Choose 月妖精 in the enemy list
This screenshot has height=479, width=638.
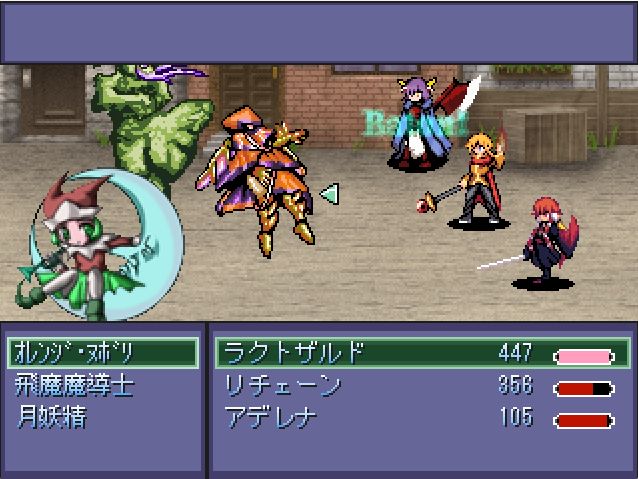(x=52, y=417)
